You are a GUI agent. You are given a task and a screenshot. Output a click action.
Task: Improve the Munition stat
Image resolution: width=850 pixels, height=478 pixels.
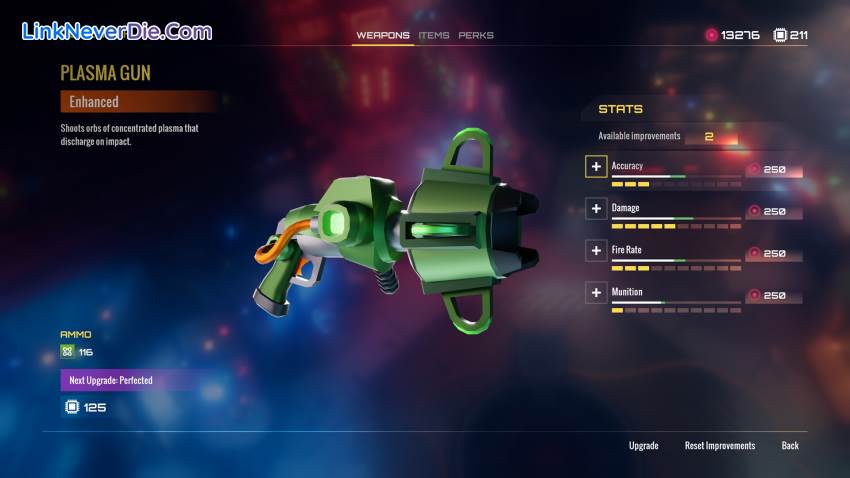click(x=596, y=293)
